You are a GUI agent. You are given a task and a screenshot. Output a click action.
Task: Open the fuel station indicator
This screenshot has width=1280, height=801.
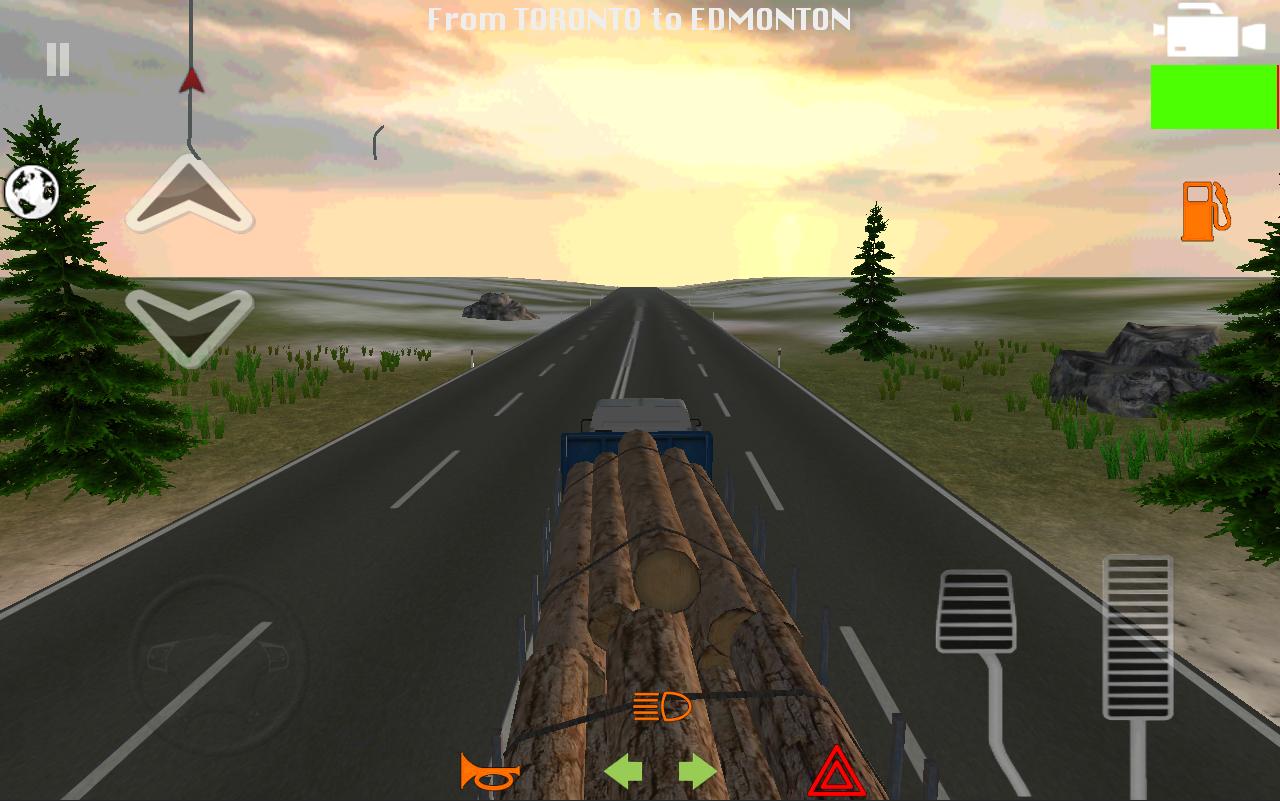coord(1206,212)
